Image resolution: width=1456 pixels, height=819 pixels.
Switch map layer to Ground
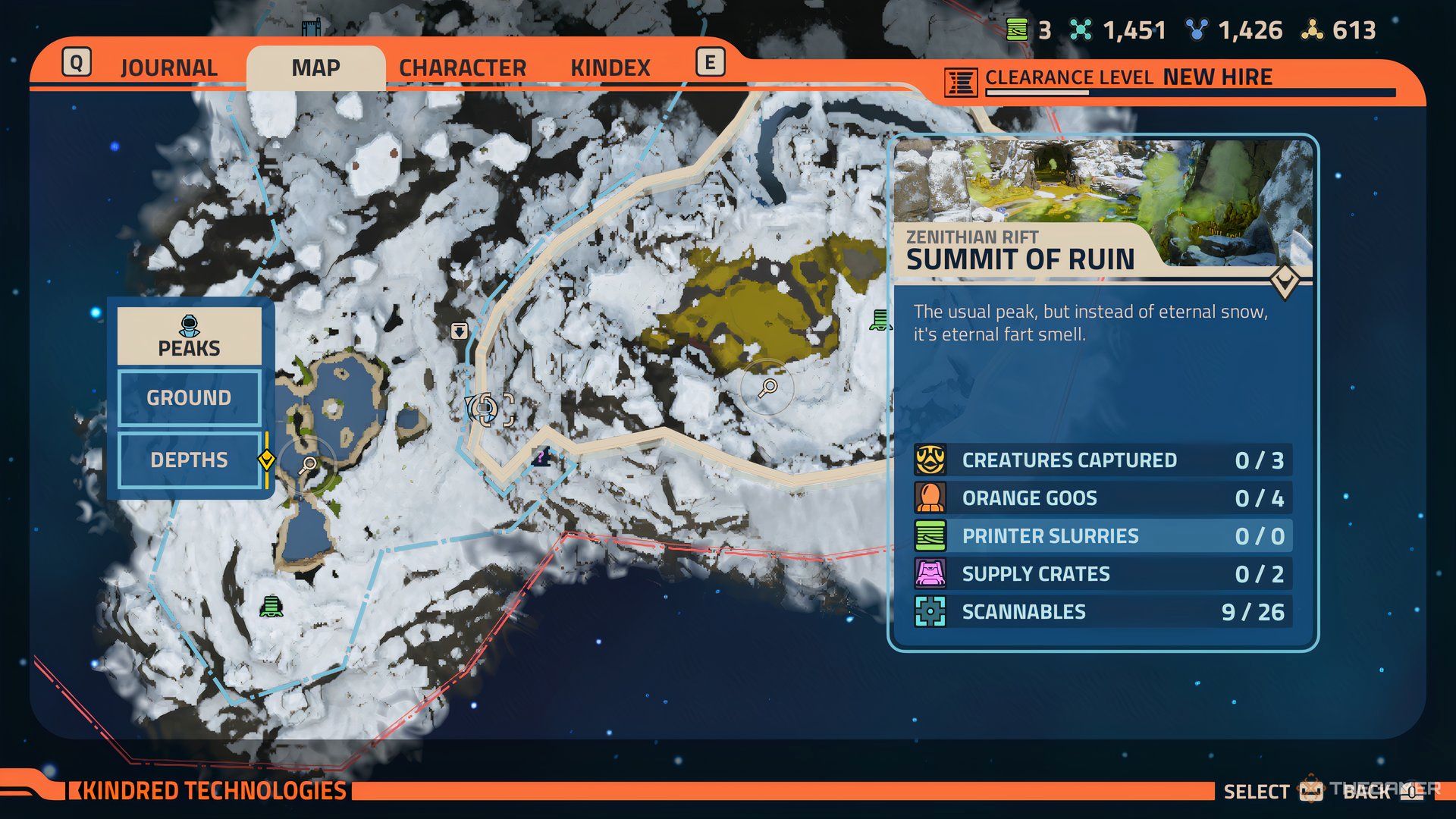click(189, 398)
